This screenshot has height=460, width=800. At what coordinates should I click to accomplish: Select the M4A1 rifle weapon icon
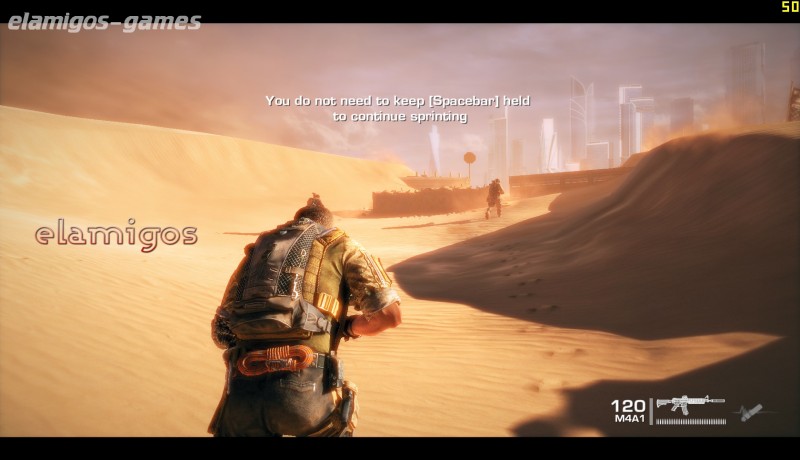click(x=689, y=404)
